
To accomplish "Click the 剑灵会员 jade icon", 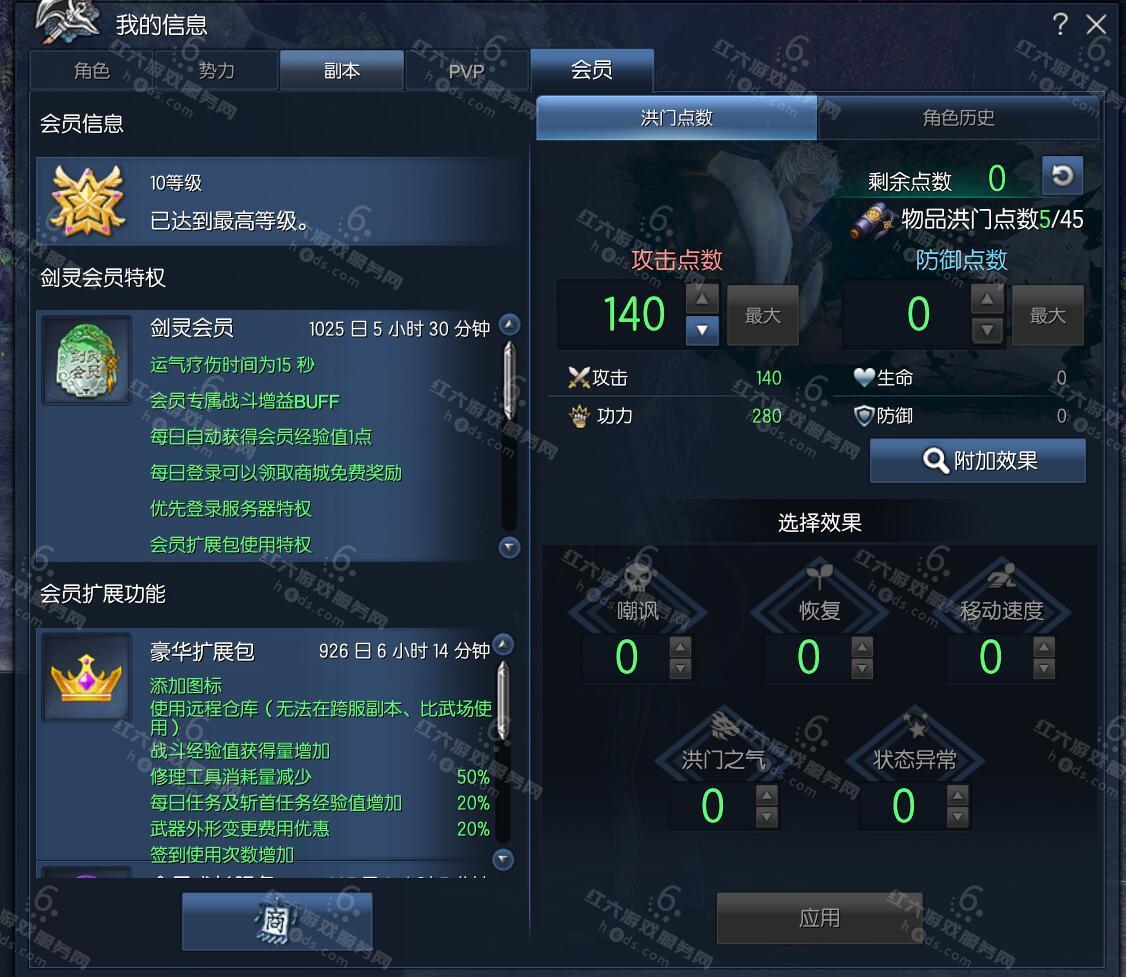I will click(86, 360).
